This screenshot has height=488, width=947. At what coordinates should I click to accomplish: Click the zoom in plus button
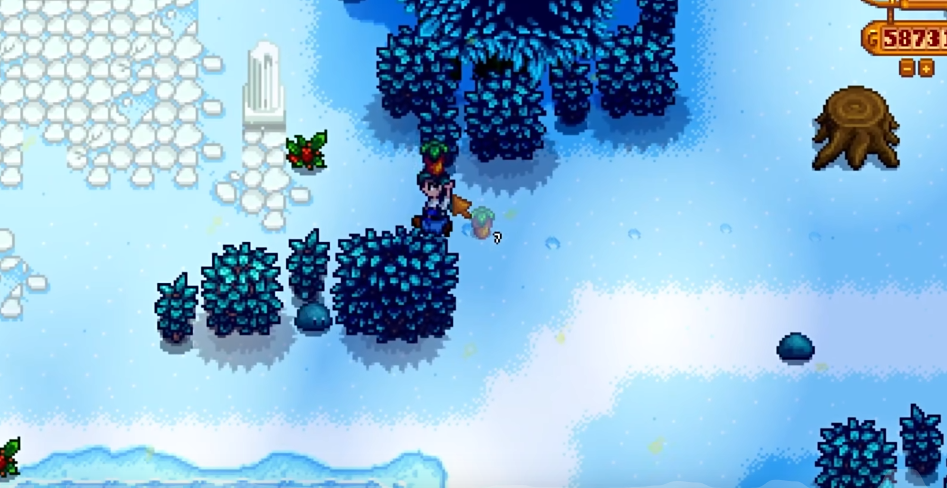[x=926, y=68]
